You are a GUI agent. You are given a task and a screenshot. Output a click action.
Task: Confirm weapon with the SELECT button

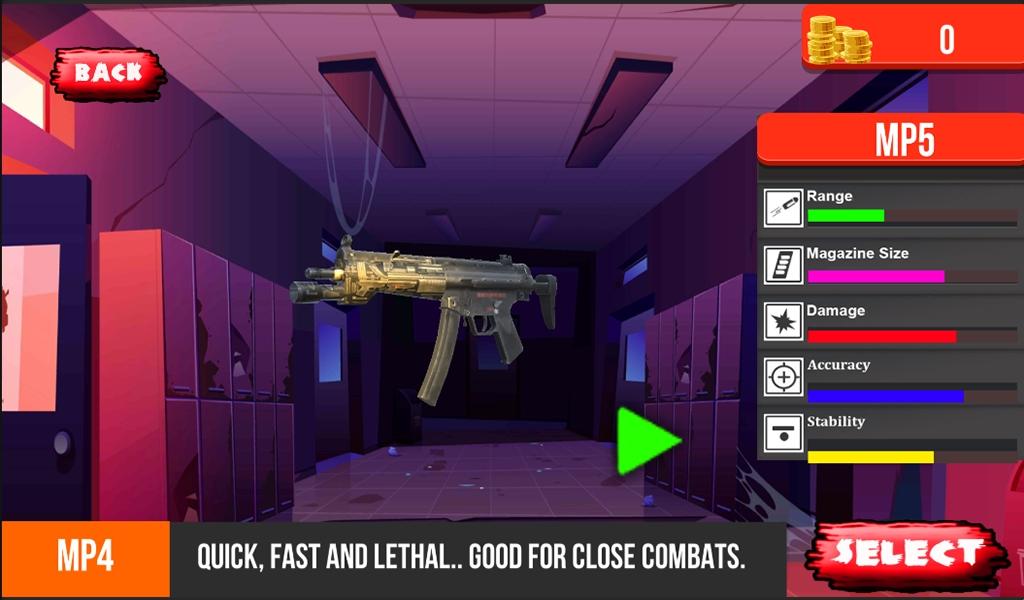click(907, 553)
